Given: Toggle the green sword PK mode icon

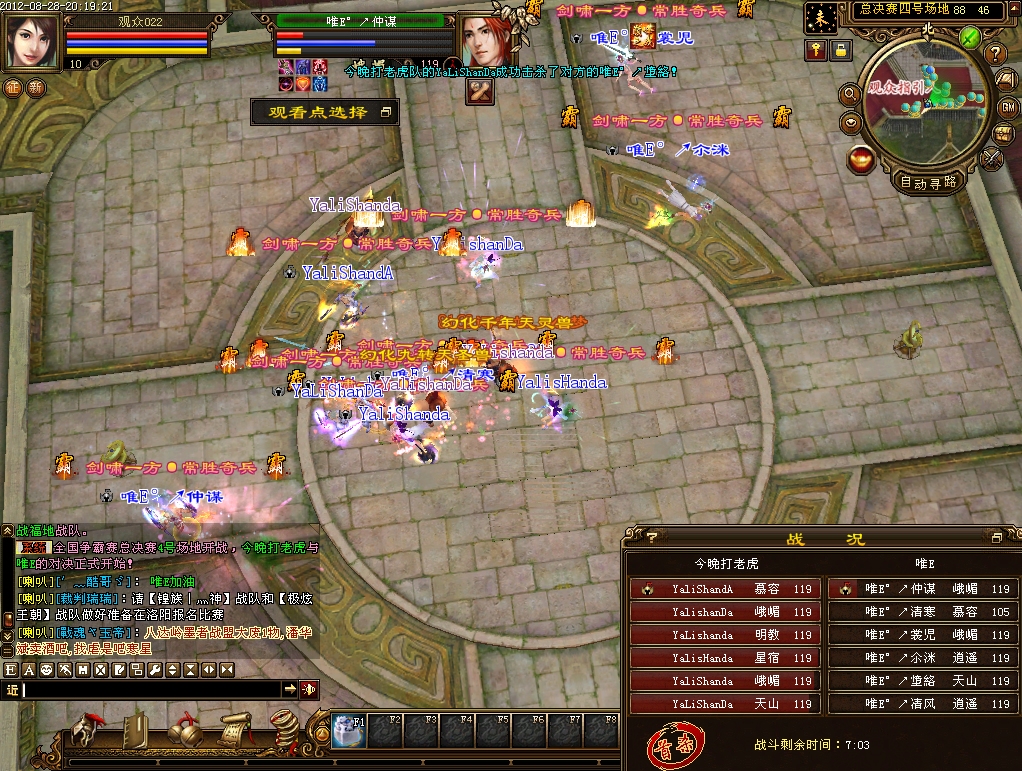Looking at the screenshot, I should tap(969, 37).
